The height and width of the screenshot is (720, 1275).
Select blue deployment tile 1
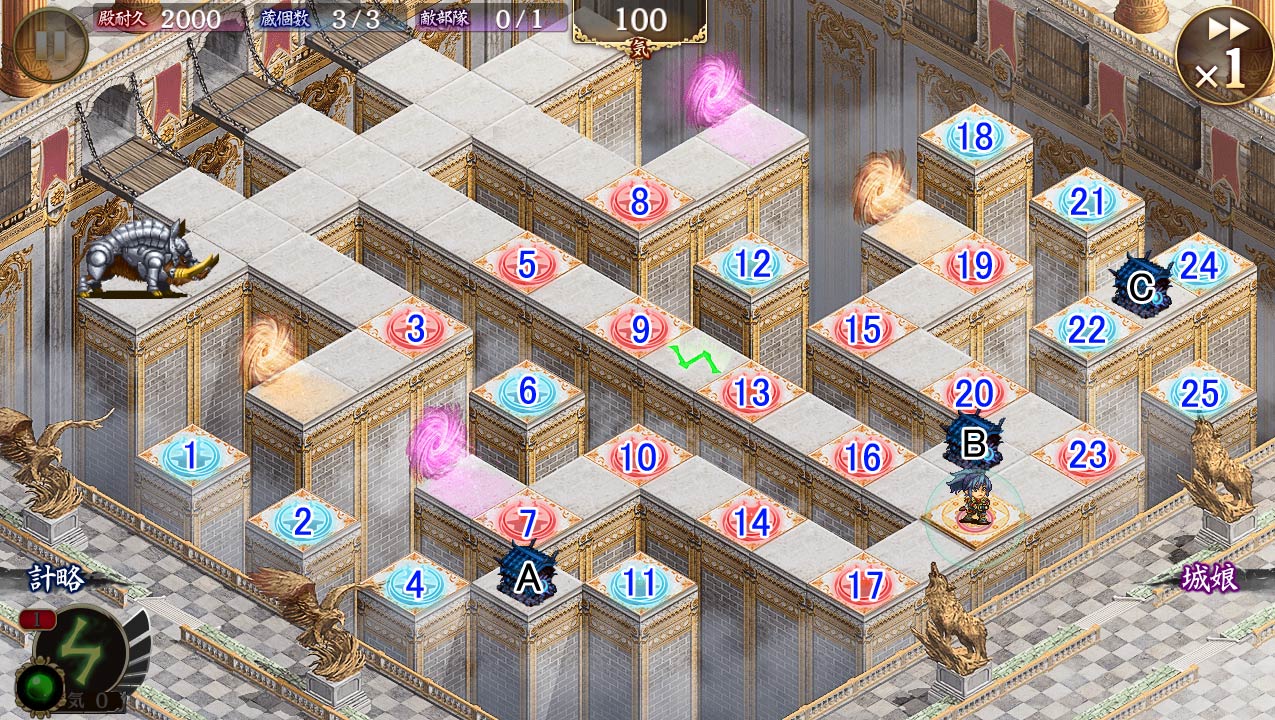coord(191,458)
